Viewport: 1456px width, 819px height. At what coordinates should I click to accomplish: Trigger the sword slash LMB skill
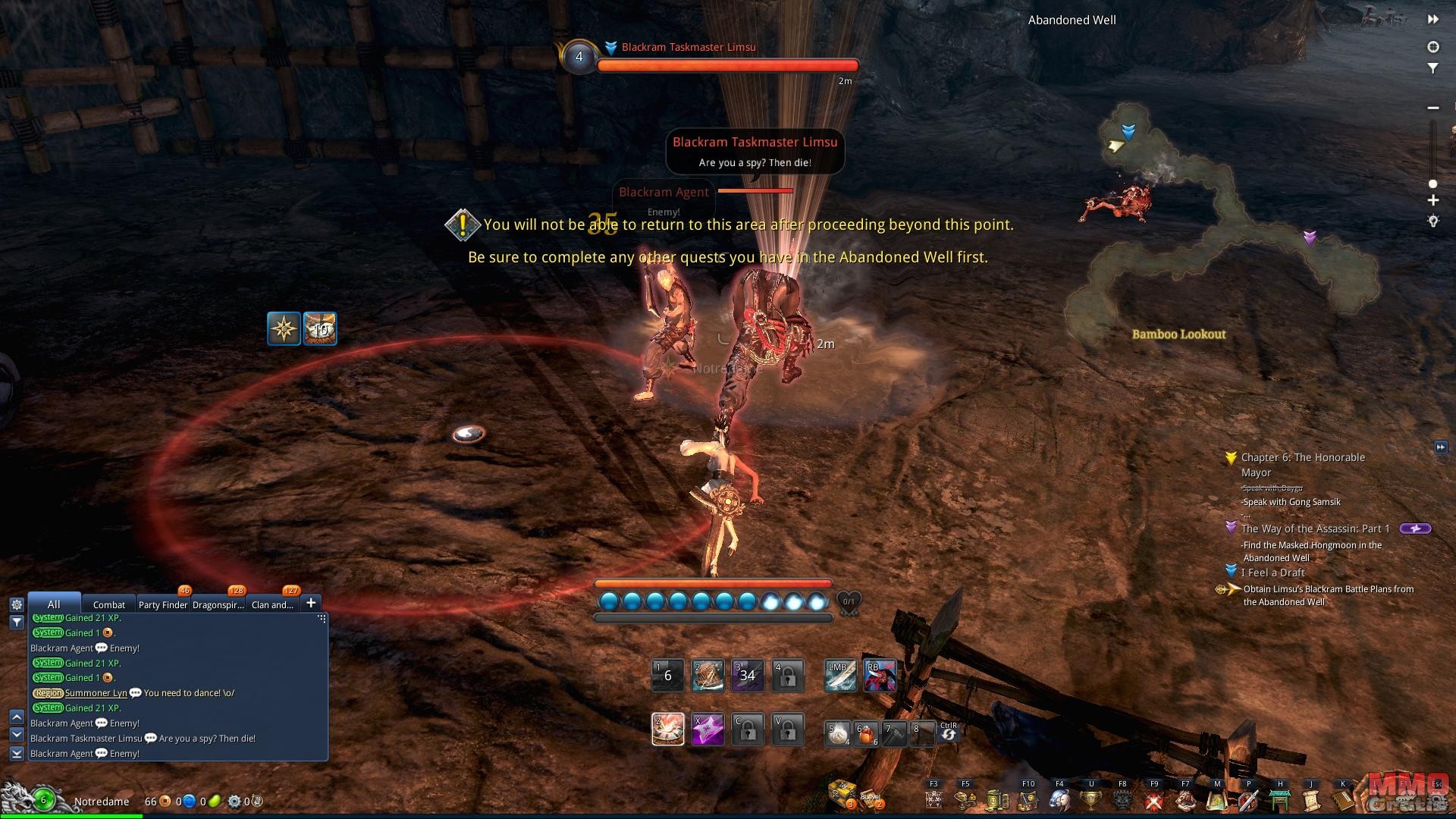point(841,676)
